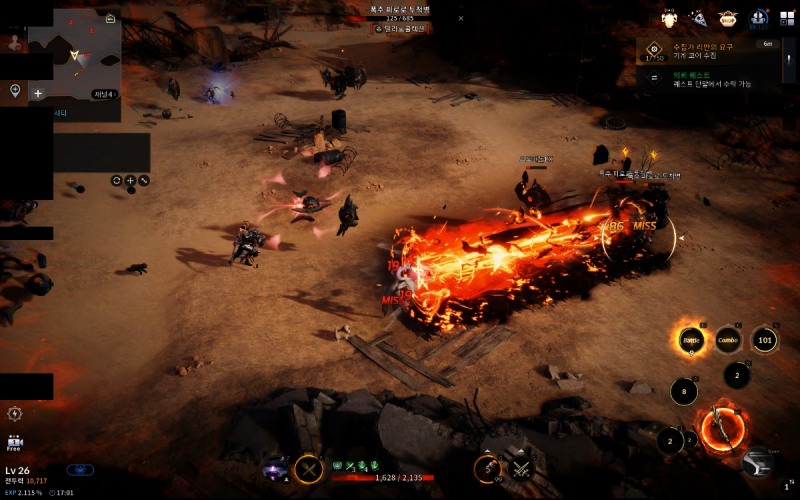Click the skill showing 101 cooldown
This screenshot has width=800, height=500.
pos(765,340)
